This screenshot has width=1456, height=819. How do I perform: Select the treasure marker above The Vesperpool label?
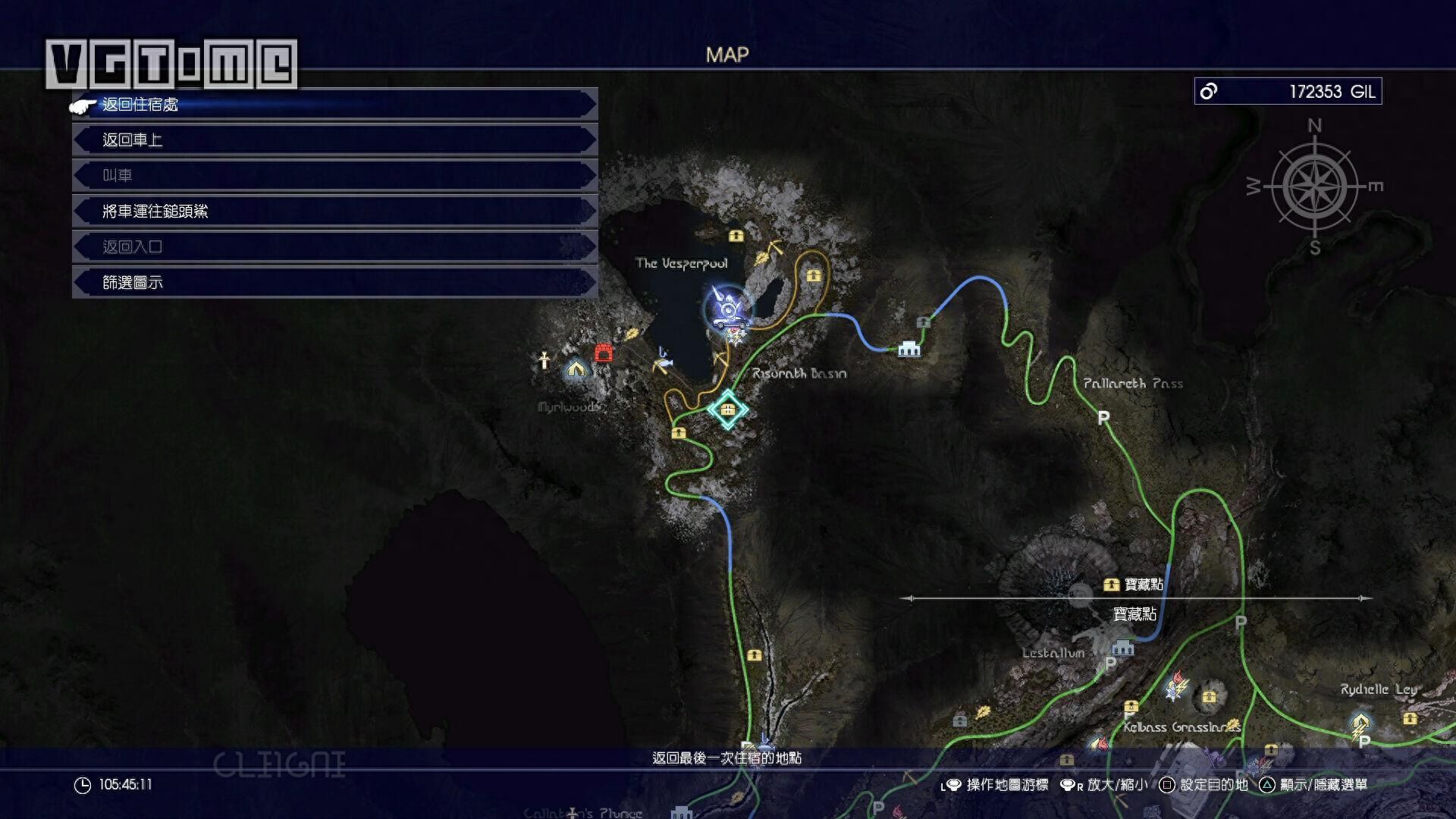(x=736, y=236)
